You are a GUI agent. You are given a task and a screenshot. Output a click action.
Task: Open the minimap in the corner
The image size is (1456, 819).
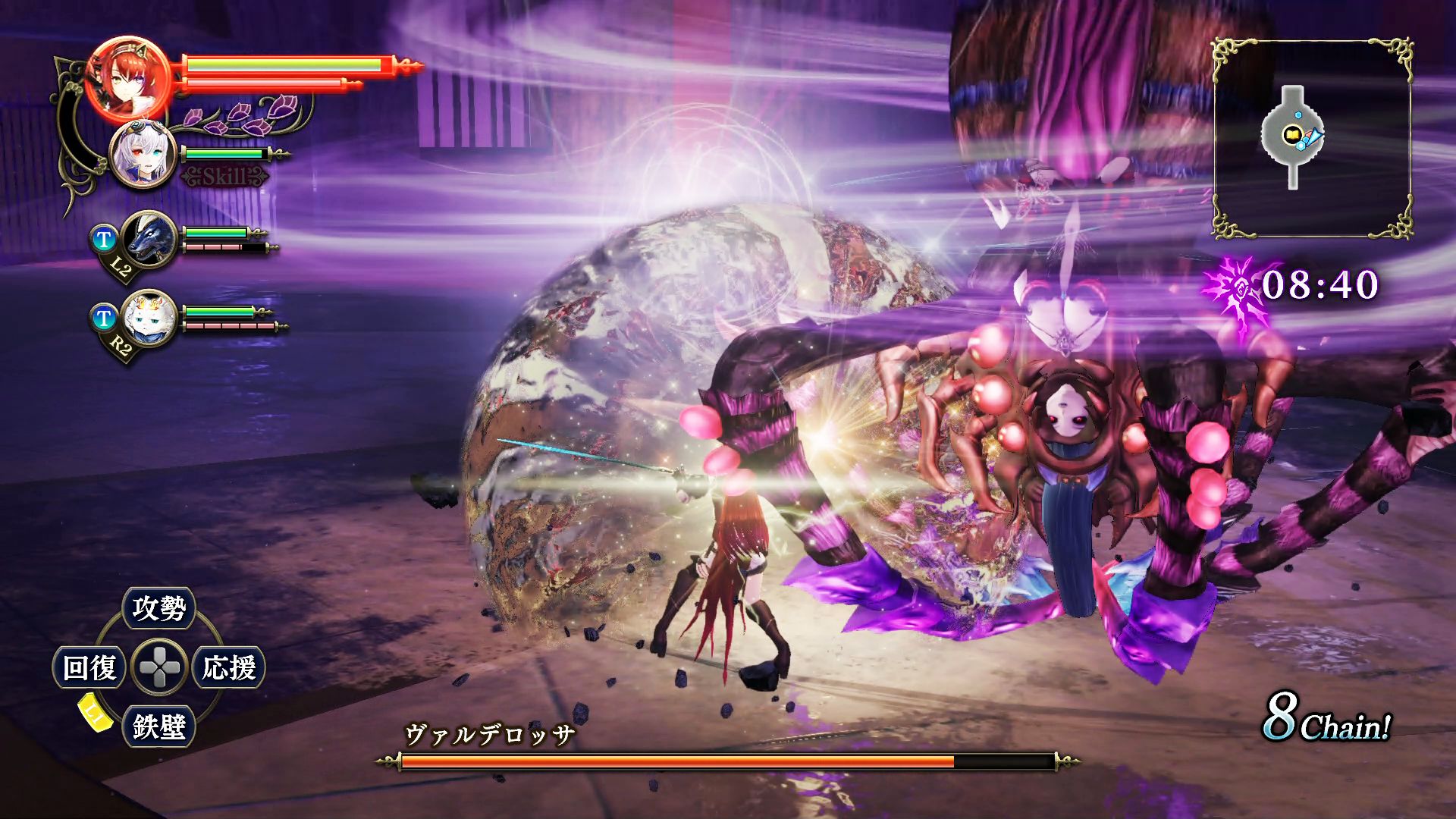[1312, 138]
